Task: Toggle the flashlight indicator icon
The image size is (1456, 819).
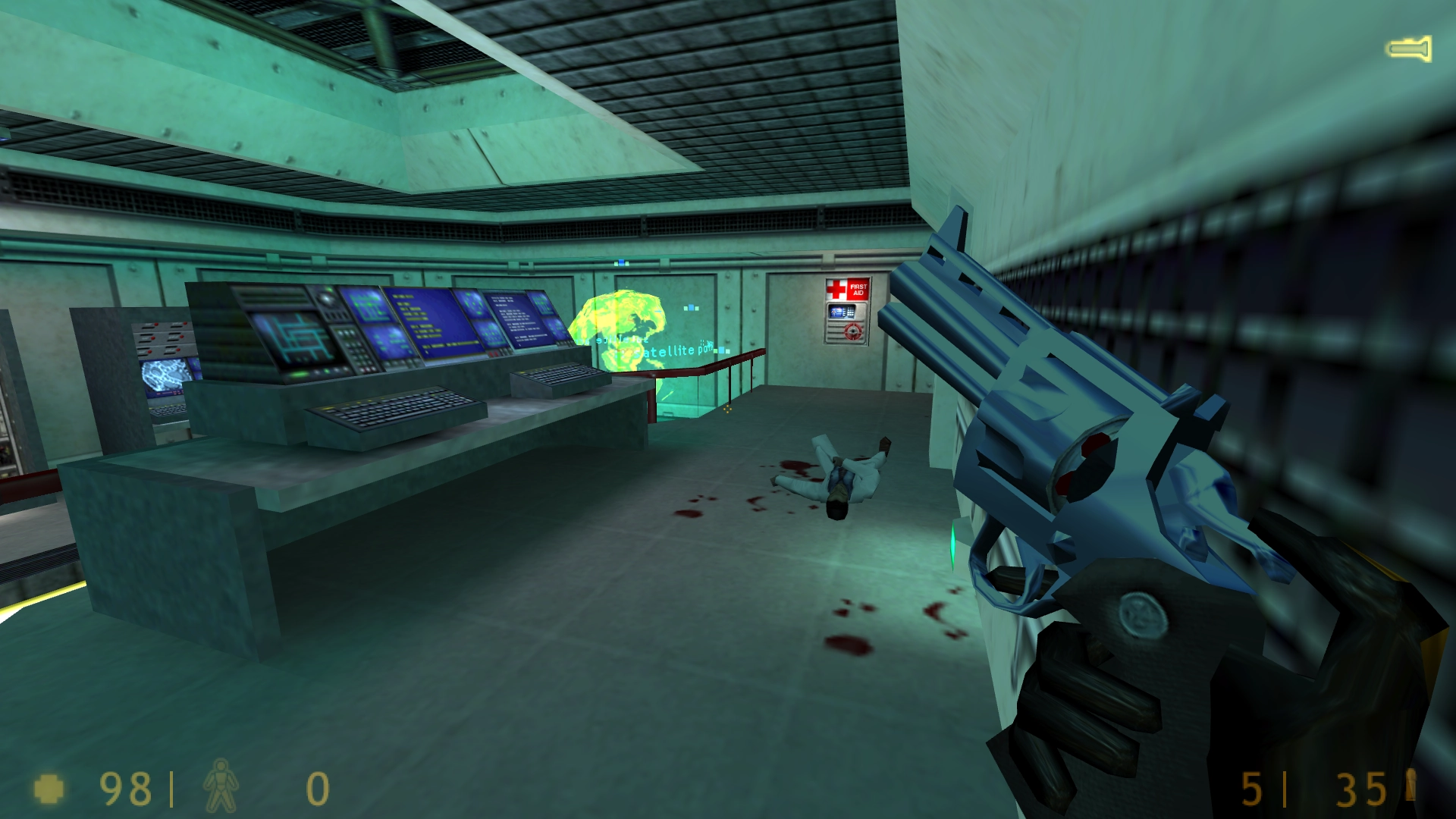Action: point(1409,49)
